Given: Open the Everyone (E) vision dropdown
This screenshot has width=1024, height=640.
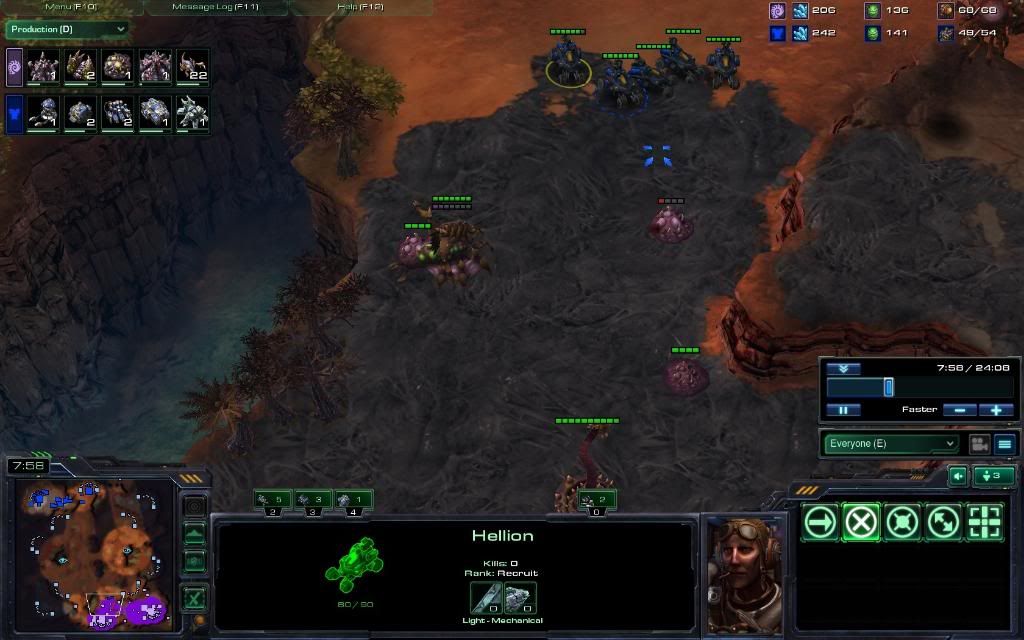Looking at the screenshot, I should click(x=891, y=444).
